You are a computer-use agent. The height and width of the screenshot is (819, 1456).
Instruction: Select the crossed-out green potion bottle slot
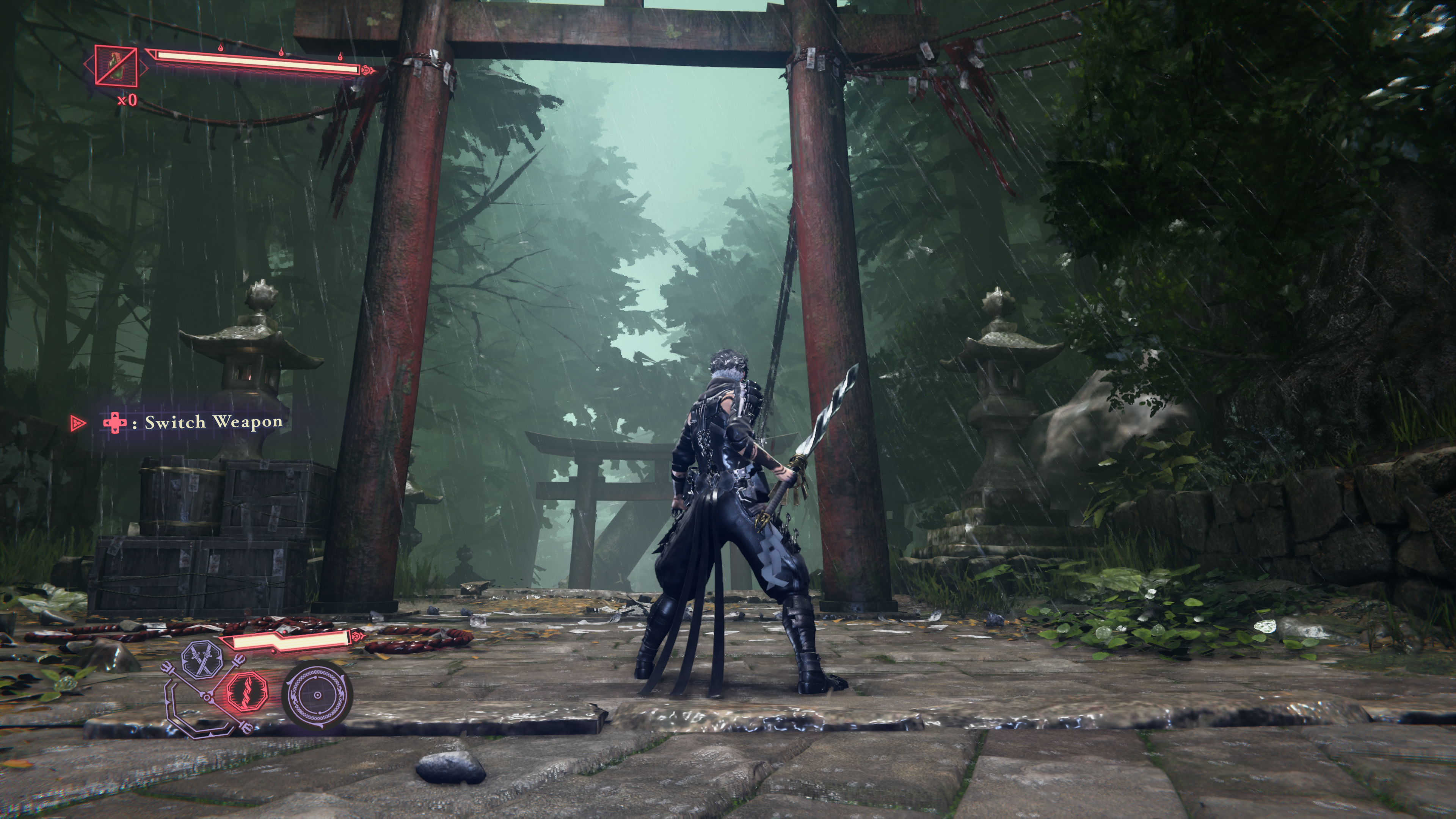(116, 65)
